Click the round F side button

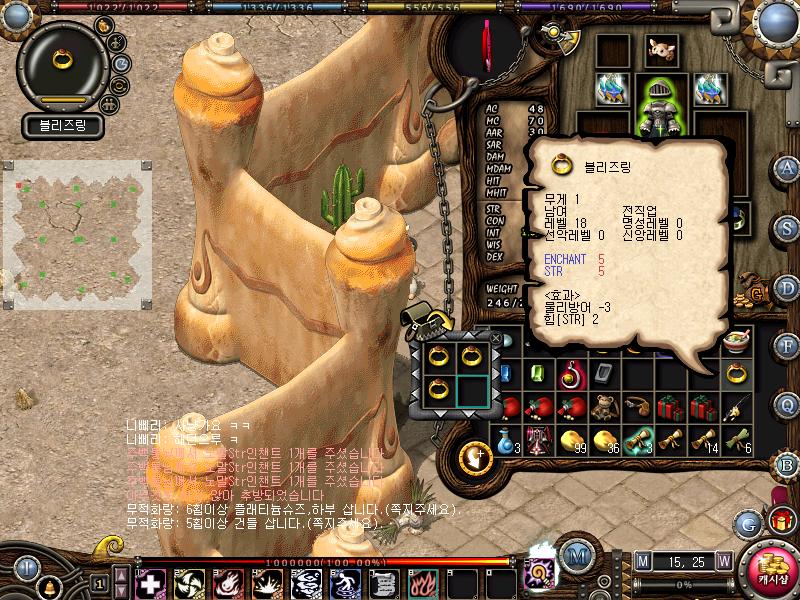pyautogui.click(x=787, y=345)
